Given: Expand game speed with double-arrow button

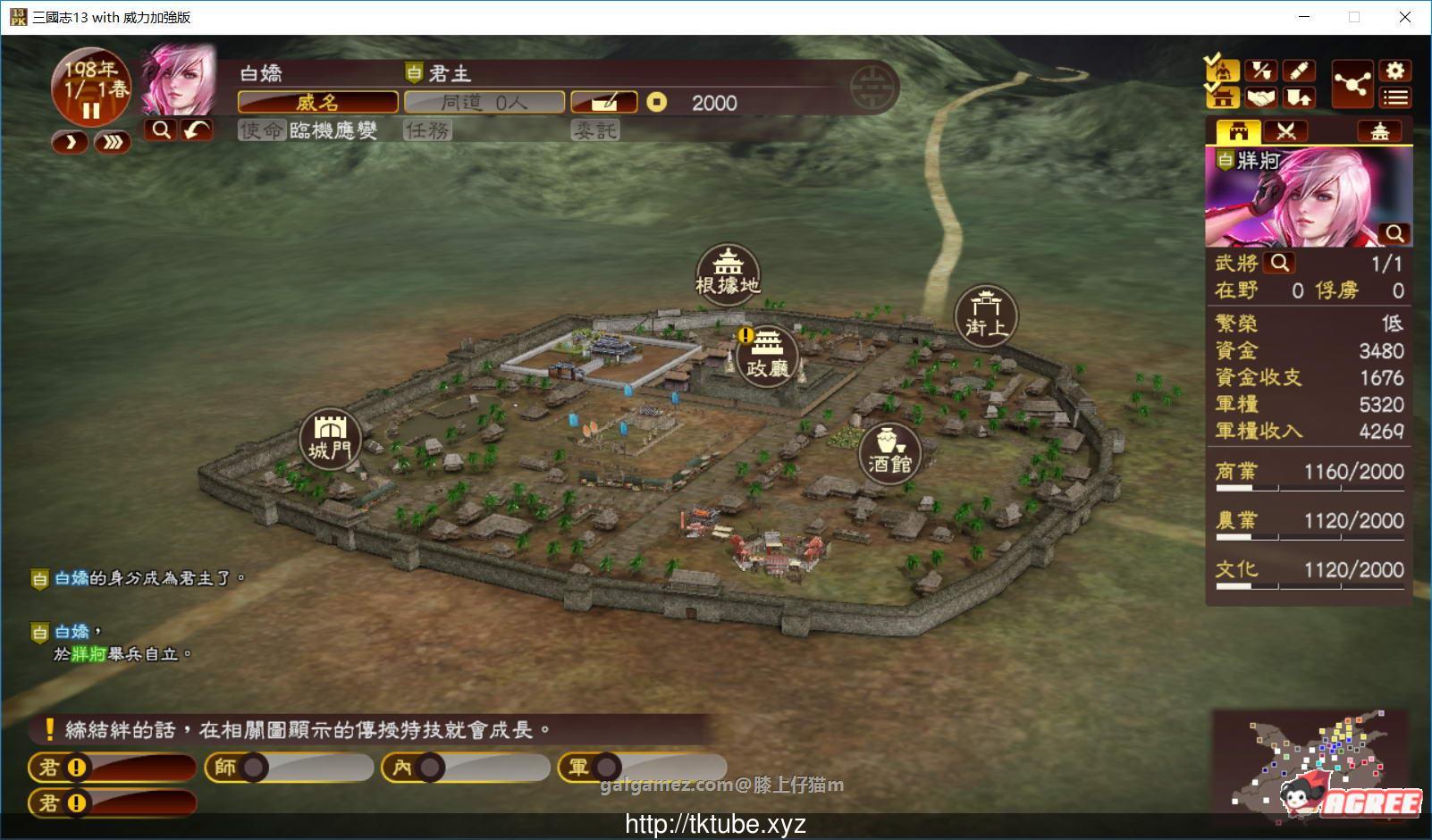Looking at the screenshot, I should pyautogui.click(x=112, y=141).
